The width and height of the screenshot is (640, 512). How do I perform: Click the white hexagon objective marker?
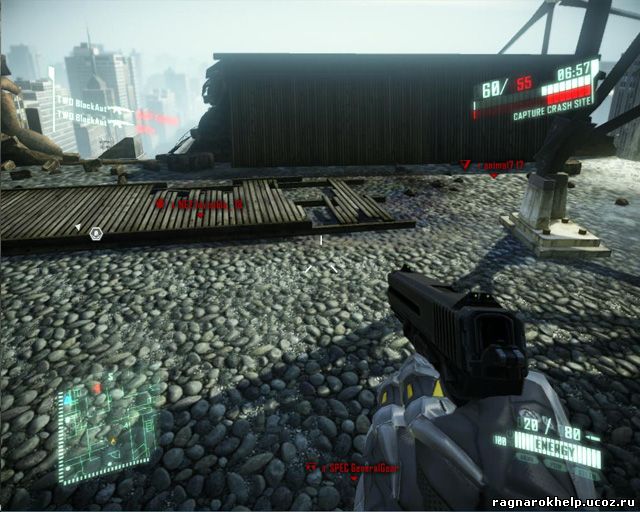[96, 233]
